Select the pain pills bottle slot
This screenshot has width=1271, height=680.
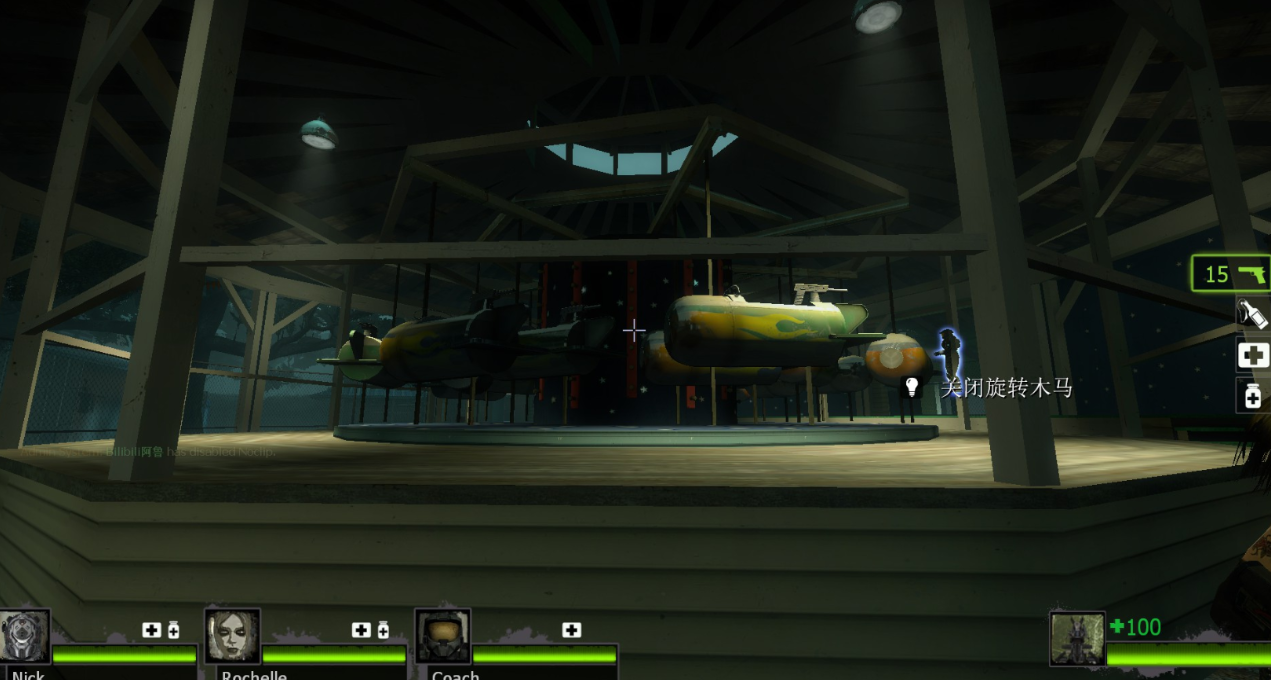point(1253,396)
